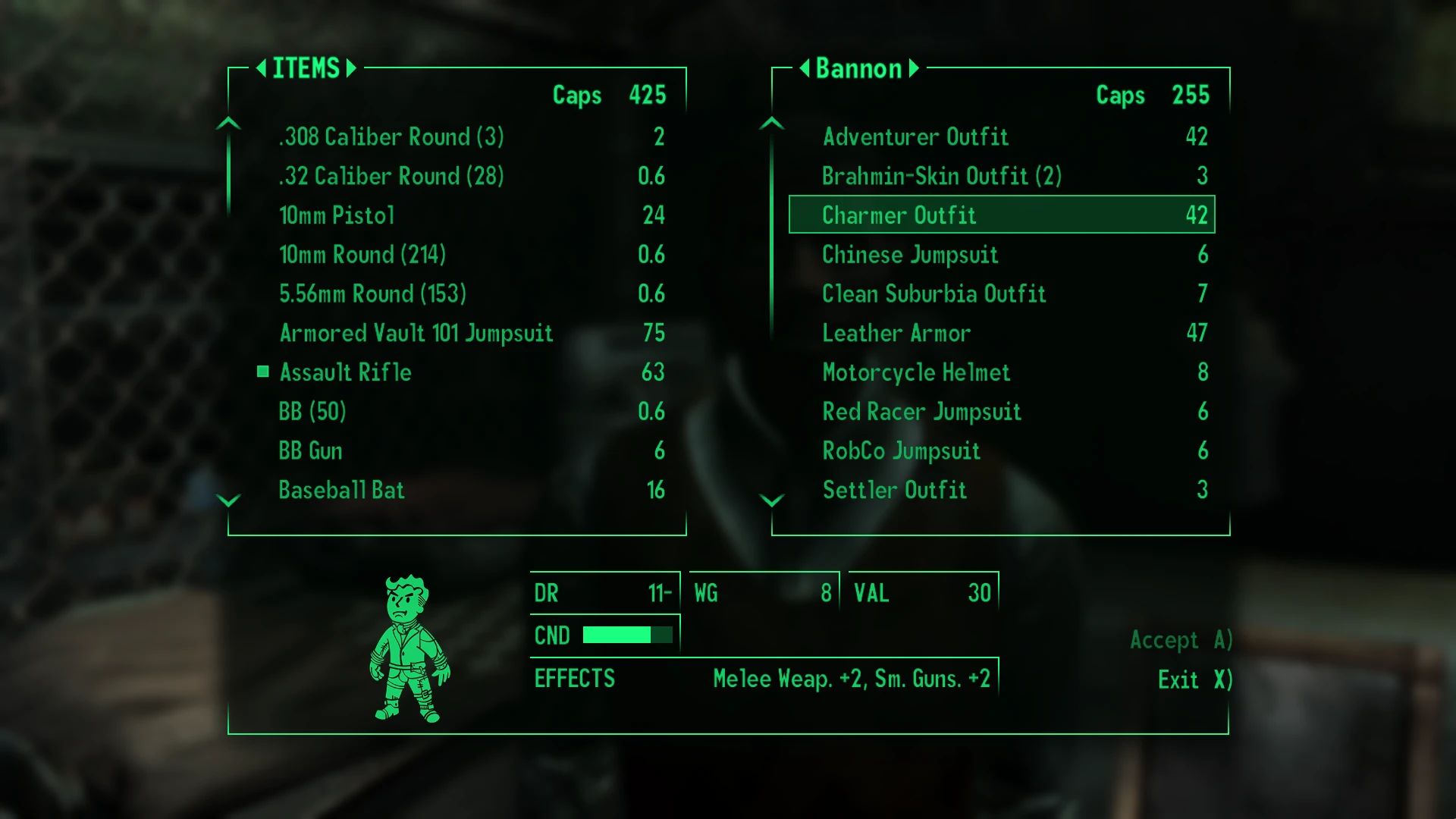Click the down chevron under Bannon's list
Image resolution: width=1456 pixels, height=819 pixels.
(x=773, y=500)
